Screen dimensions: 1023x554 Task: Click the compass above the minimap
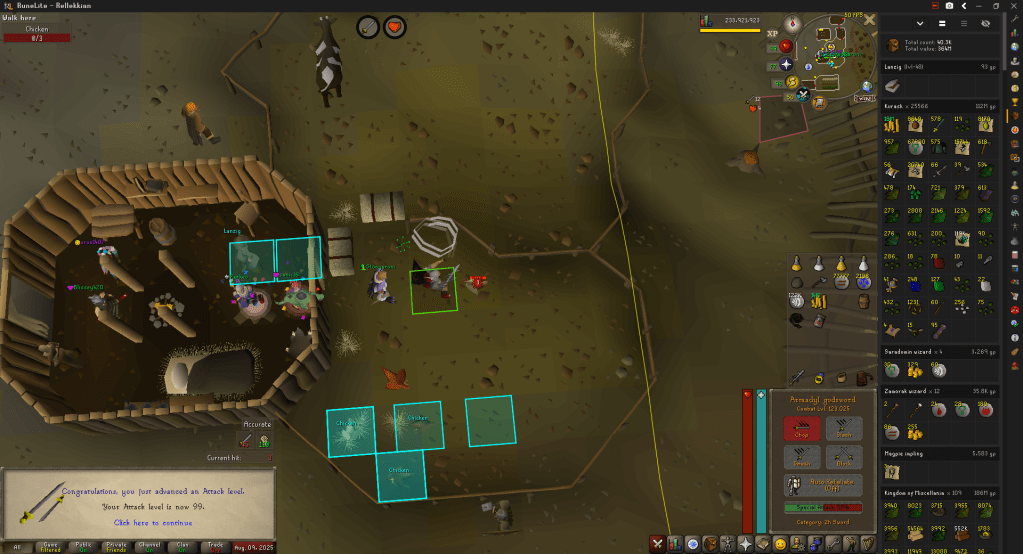[x=794, y=23]
